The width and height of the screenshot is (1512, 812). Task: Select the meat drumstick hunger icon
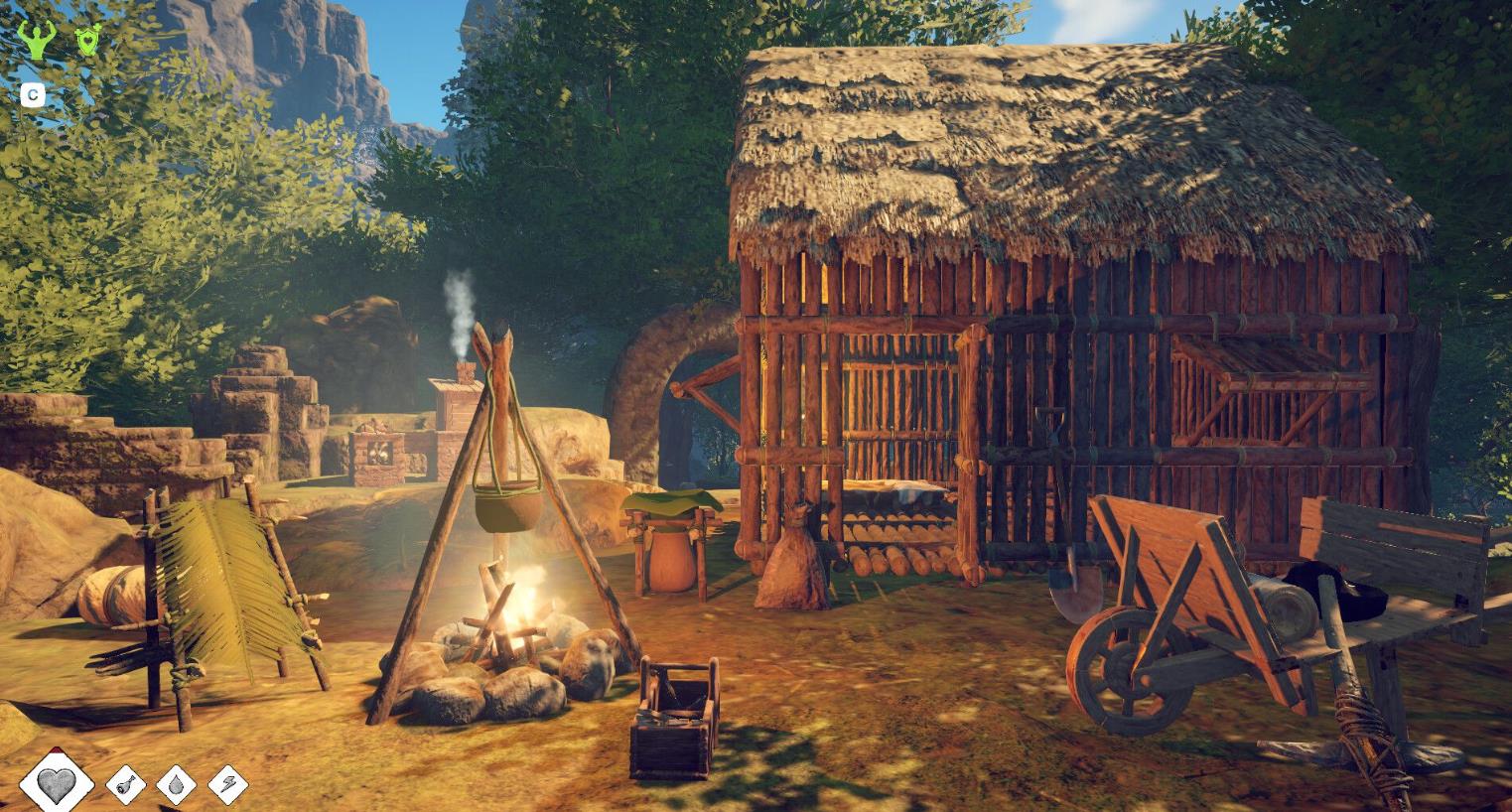coord(126,784)
